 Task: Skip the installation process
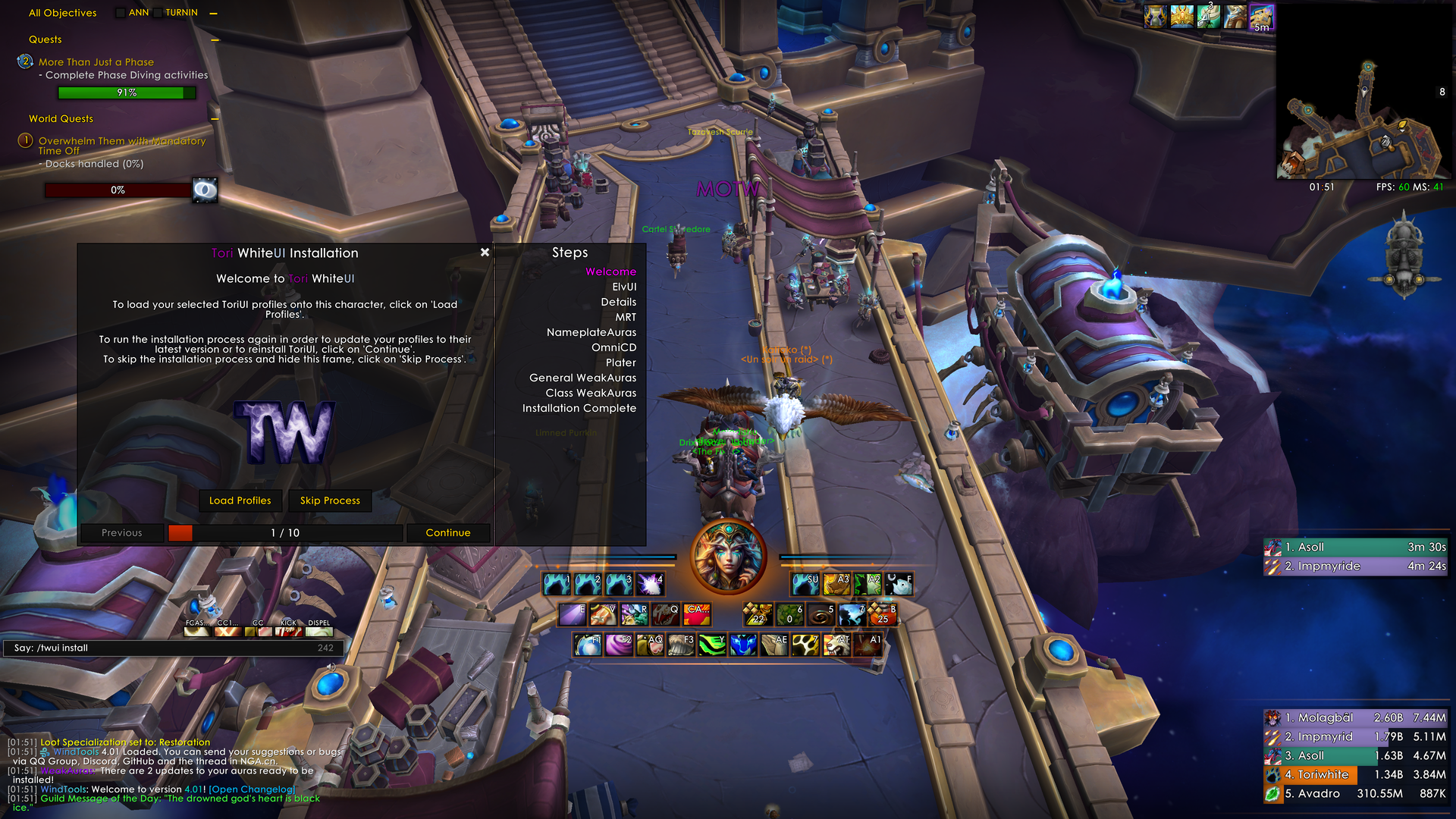[x=330, y=500]
